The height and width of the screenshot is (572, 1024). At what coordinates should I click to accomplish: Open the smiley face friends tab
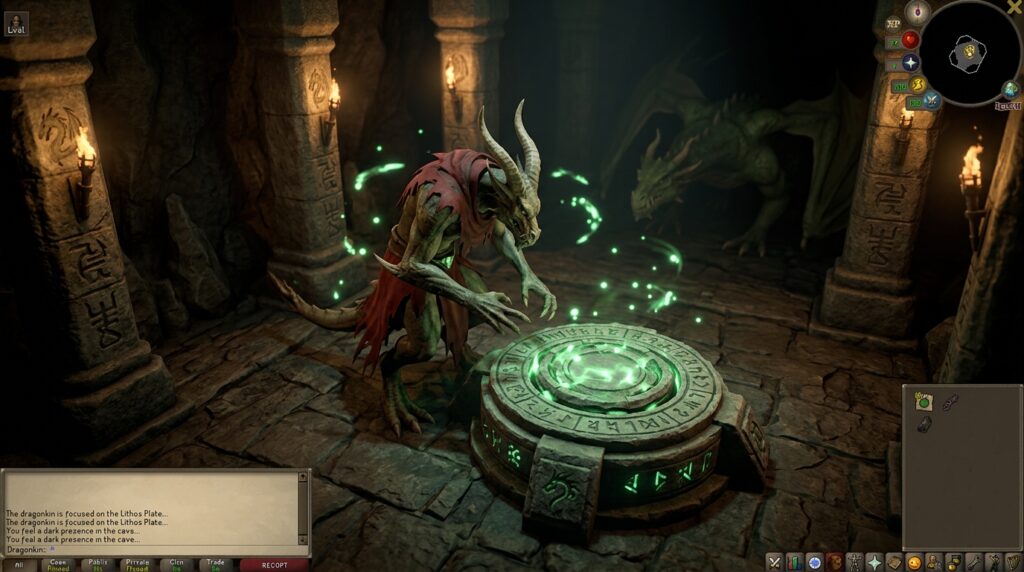[913, 562]
